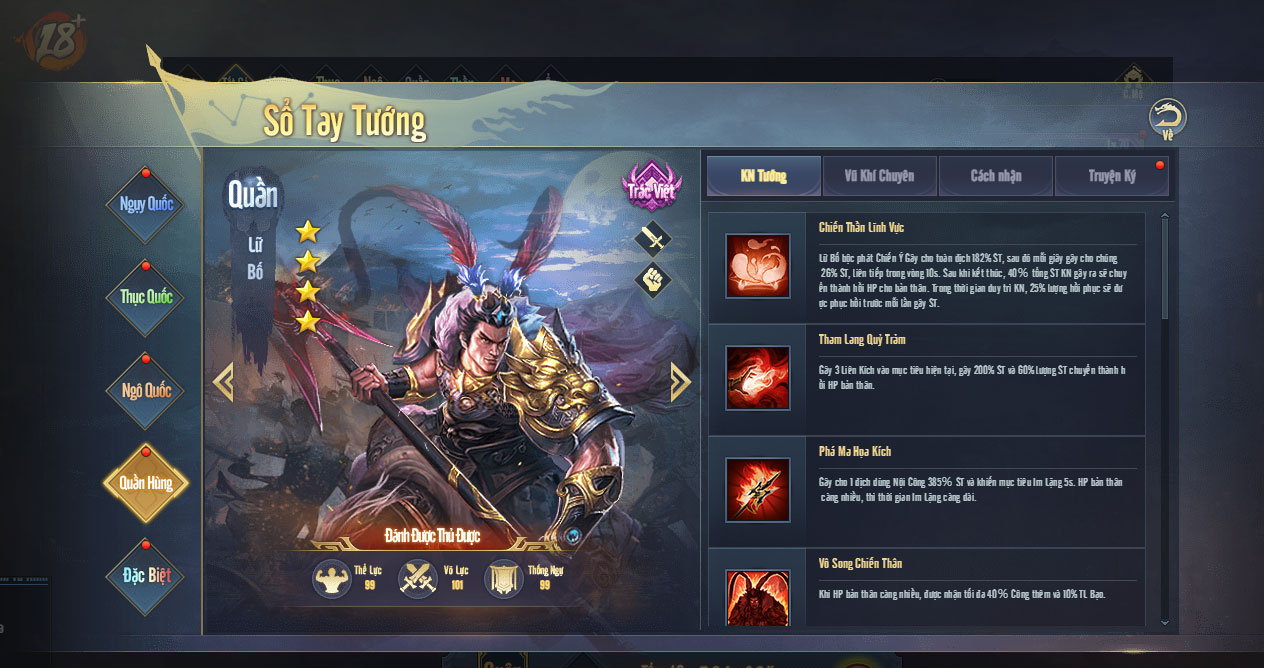Image resolution: width=1264 pixels, height=668 pixels.
Task: Show the KN Tướng skills tab
Action: [x=764, y=176]
